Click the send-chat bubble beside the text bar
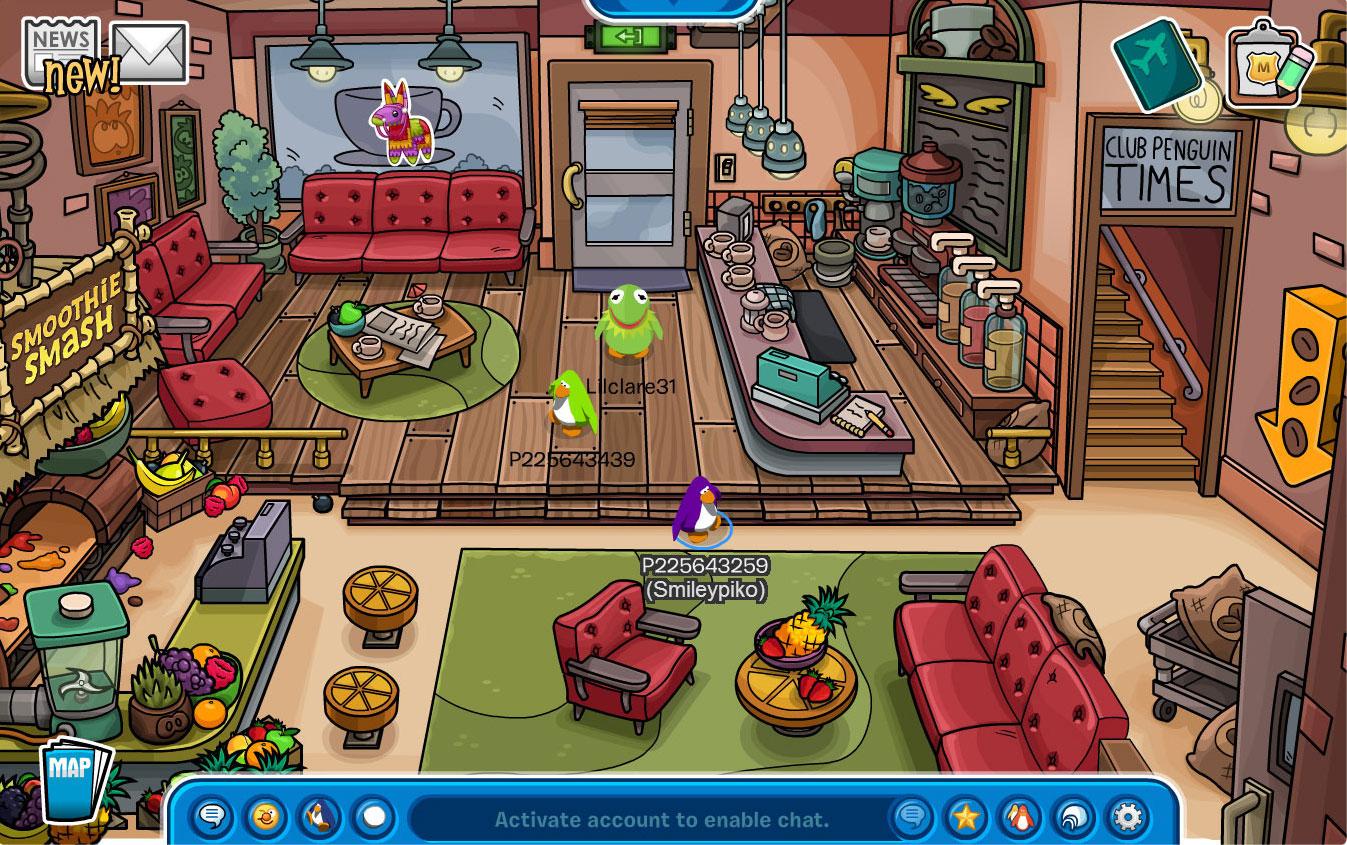 click(912, 817)
